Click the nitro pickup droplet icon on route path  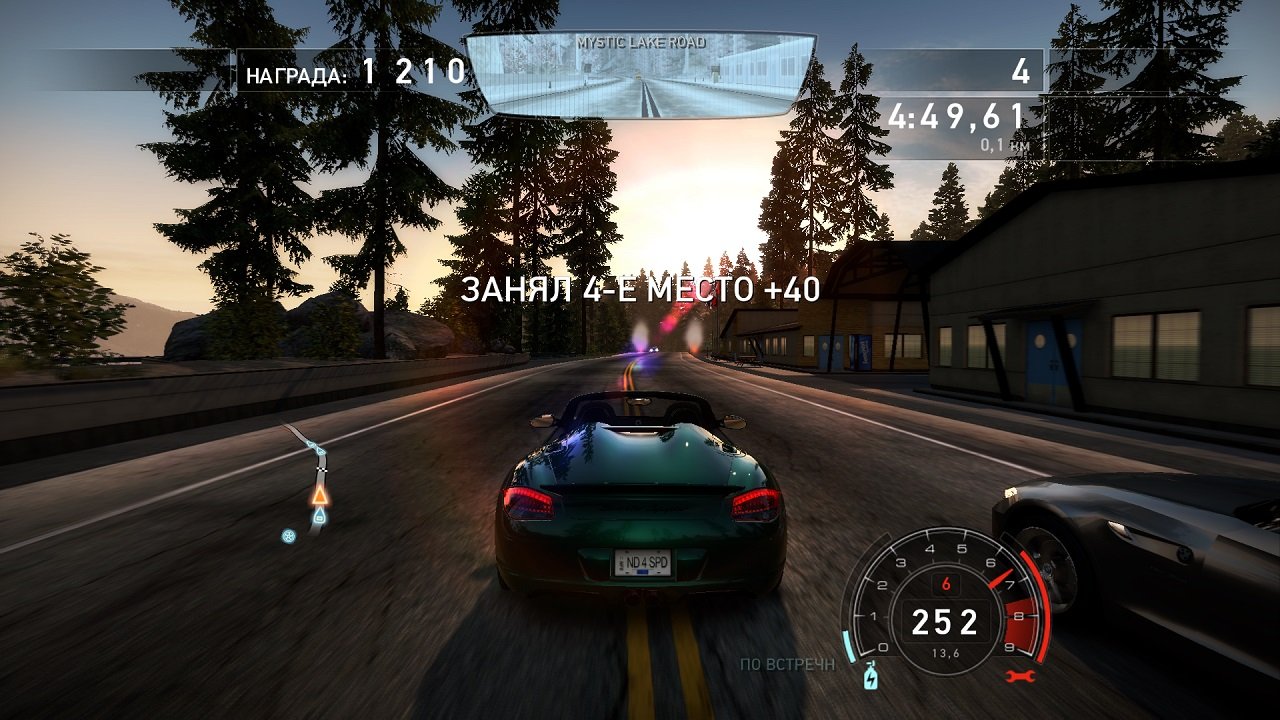click(320, 515)
